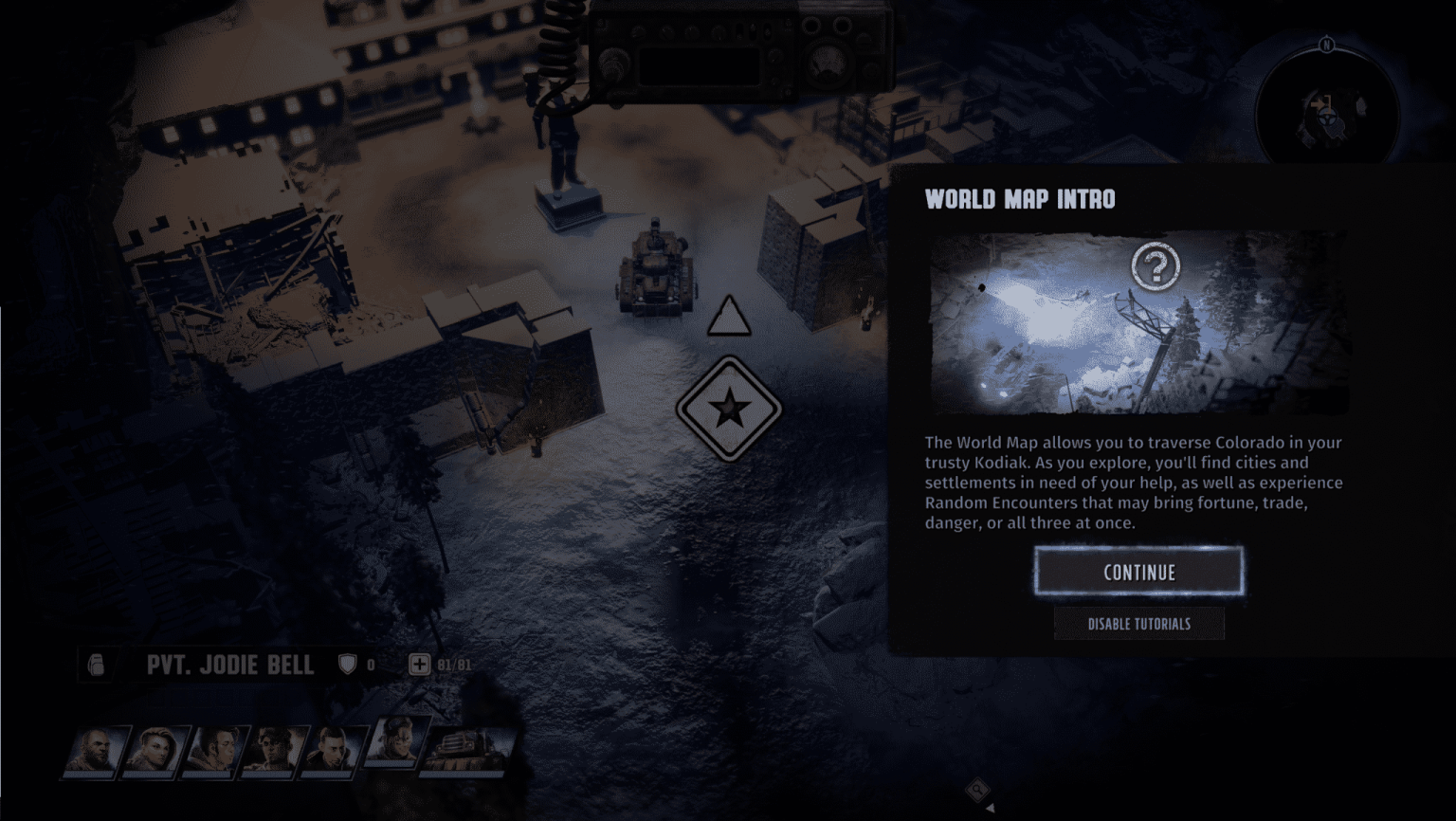Select the bearded squad member portrait

click(x=96, y=750)
